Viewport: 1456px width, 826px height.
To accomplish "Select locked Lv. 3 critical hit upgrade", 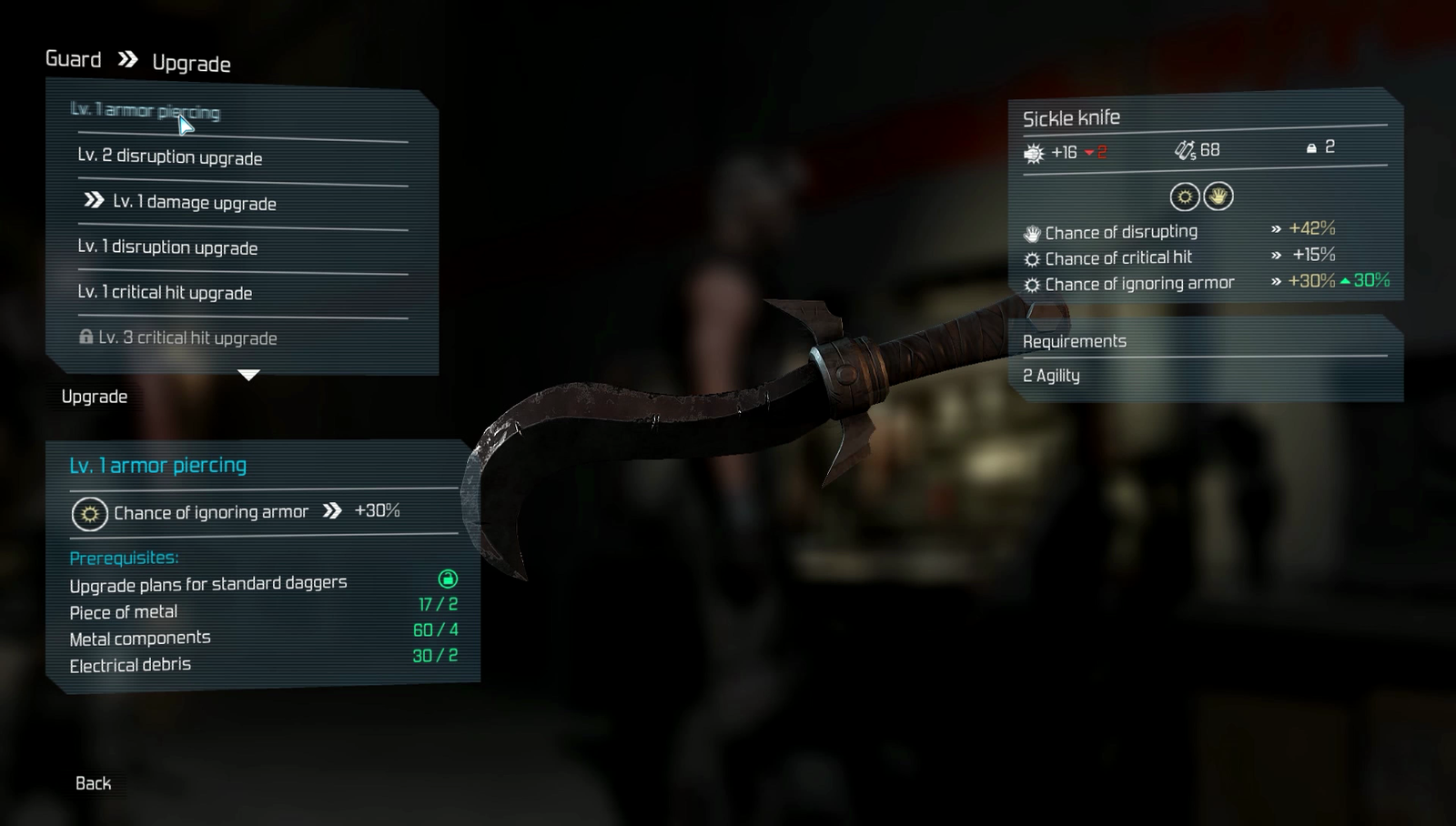I will click(187, 337).
